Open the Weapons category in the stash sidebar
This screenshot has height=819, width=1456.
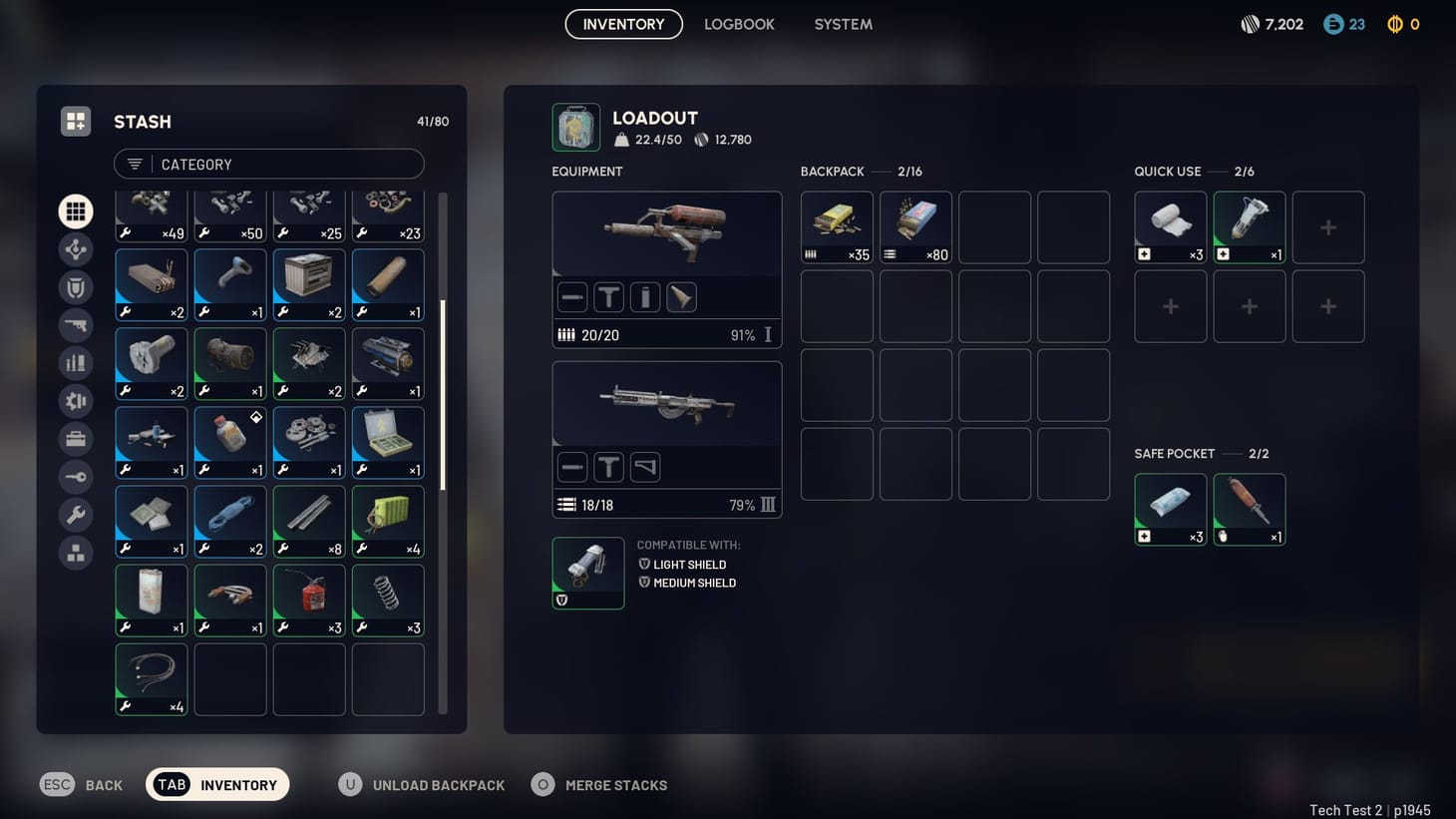point(76,324)
